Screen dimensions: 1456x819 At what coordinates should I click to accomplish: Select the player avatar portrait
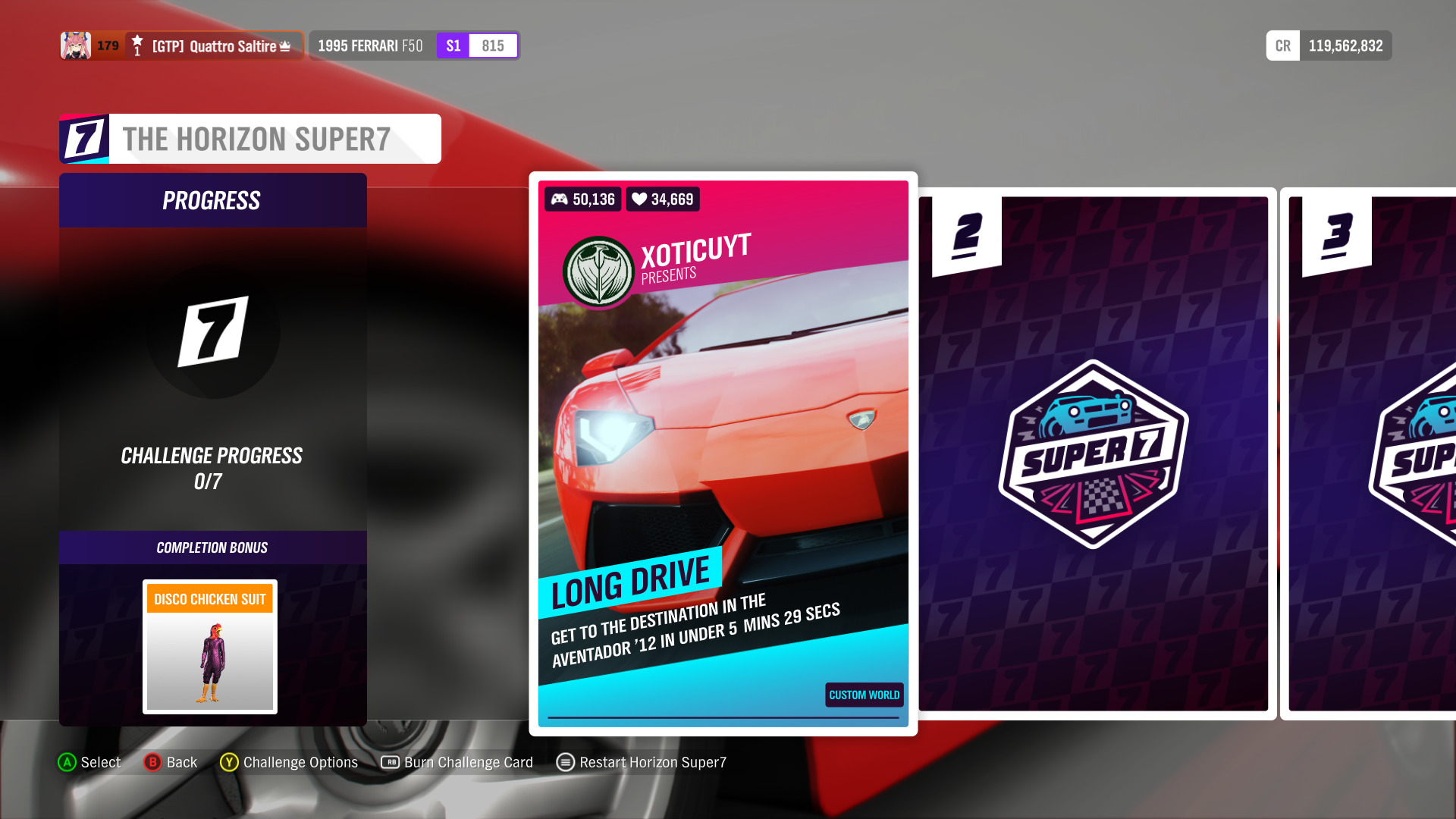click(75, 45)
